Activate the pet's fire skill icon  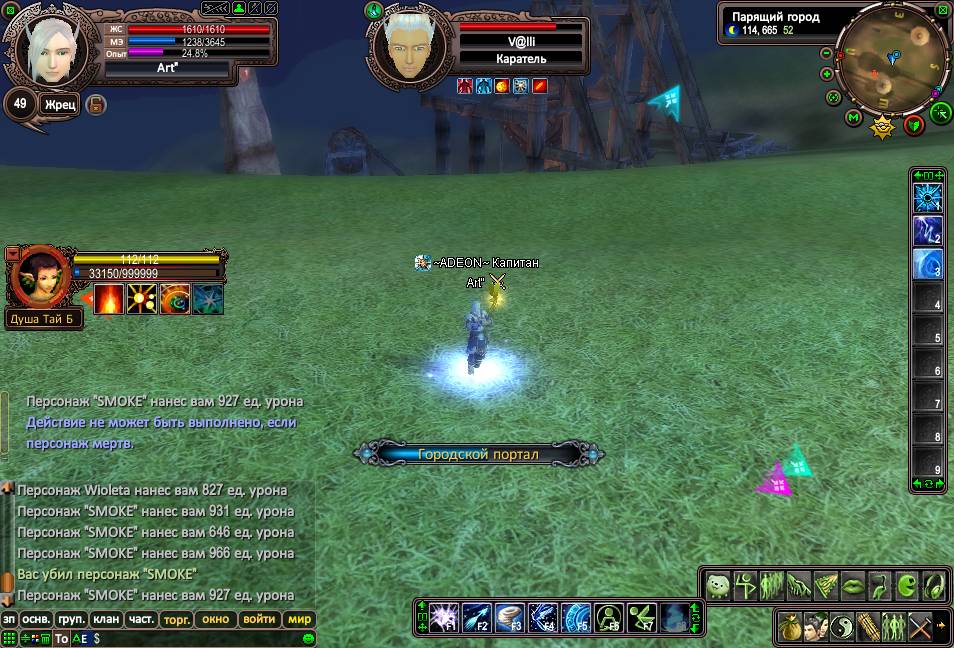pyautogui.click(x=109, y=299)
